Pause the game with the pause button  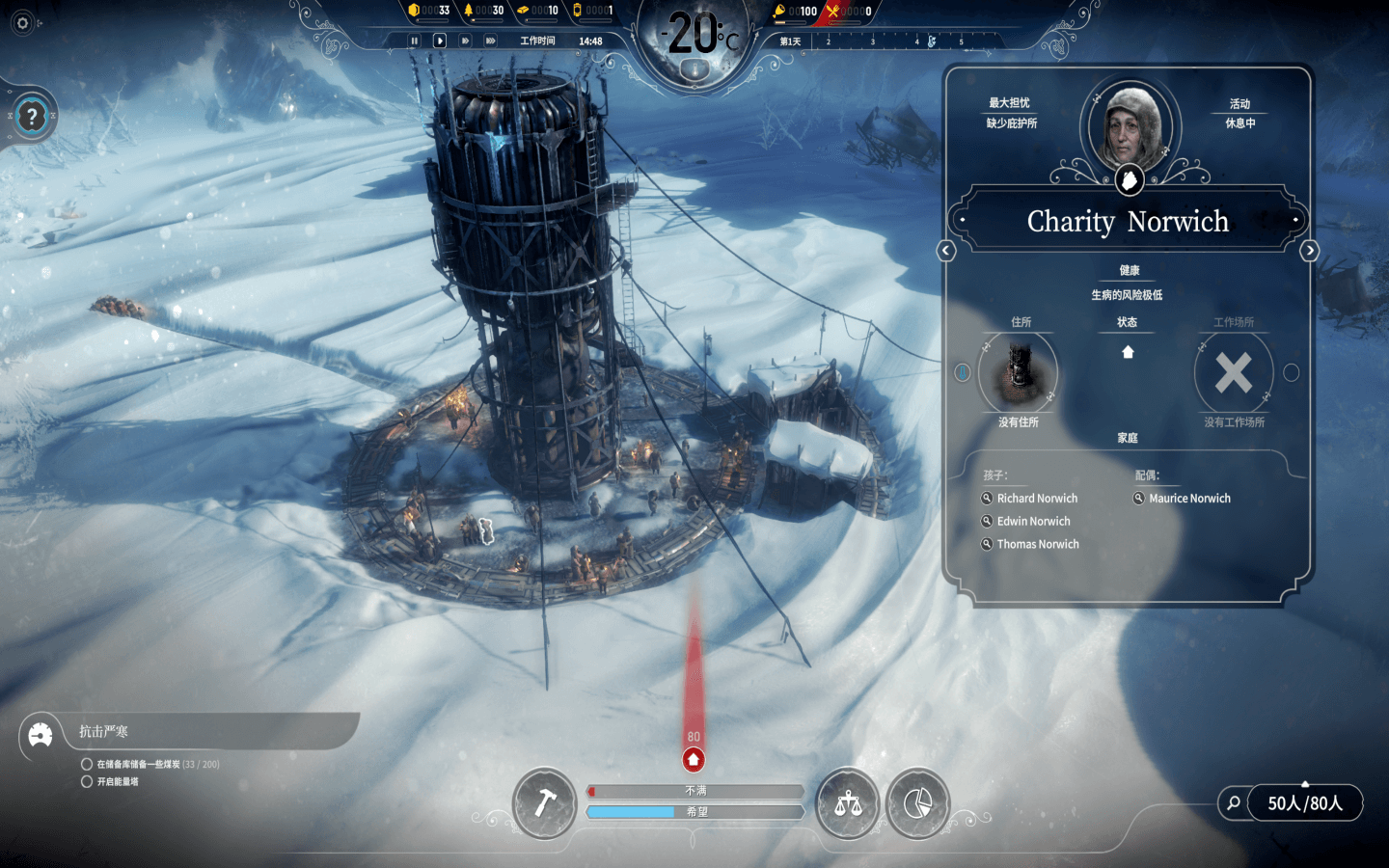pos(415,41)
